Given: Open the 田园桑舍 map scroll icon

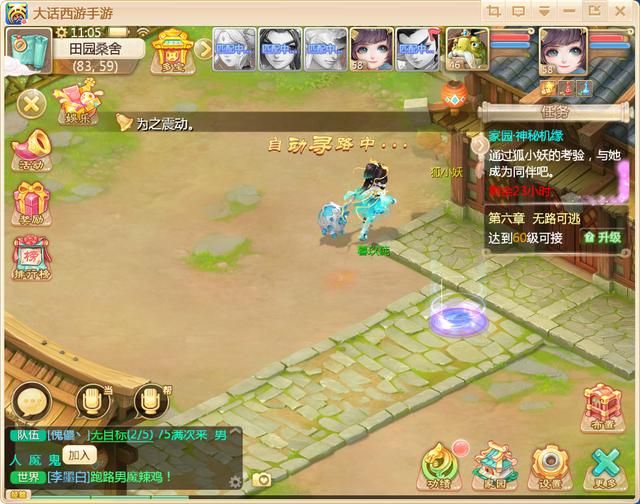Looking at the screenshot, I should [x=24, y=47].
